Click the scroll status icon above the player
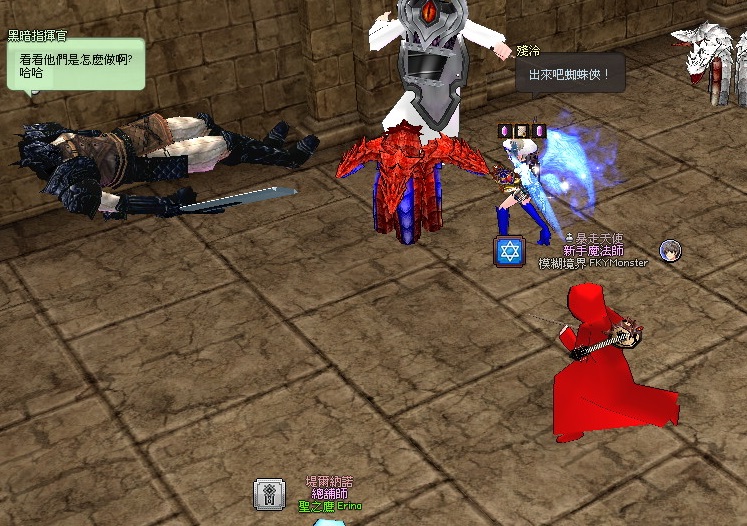 click(x=521, y=131)
